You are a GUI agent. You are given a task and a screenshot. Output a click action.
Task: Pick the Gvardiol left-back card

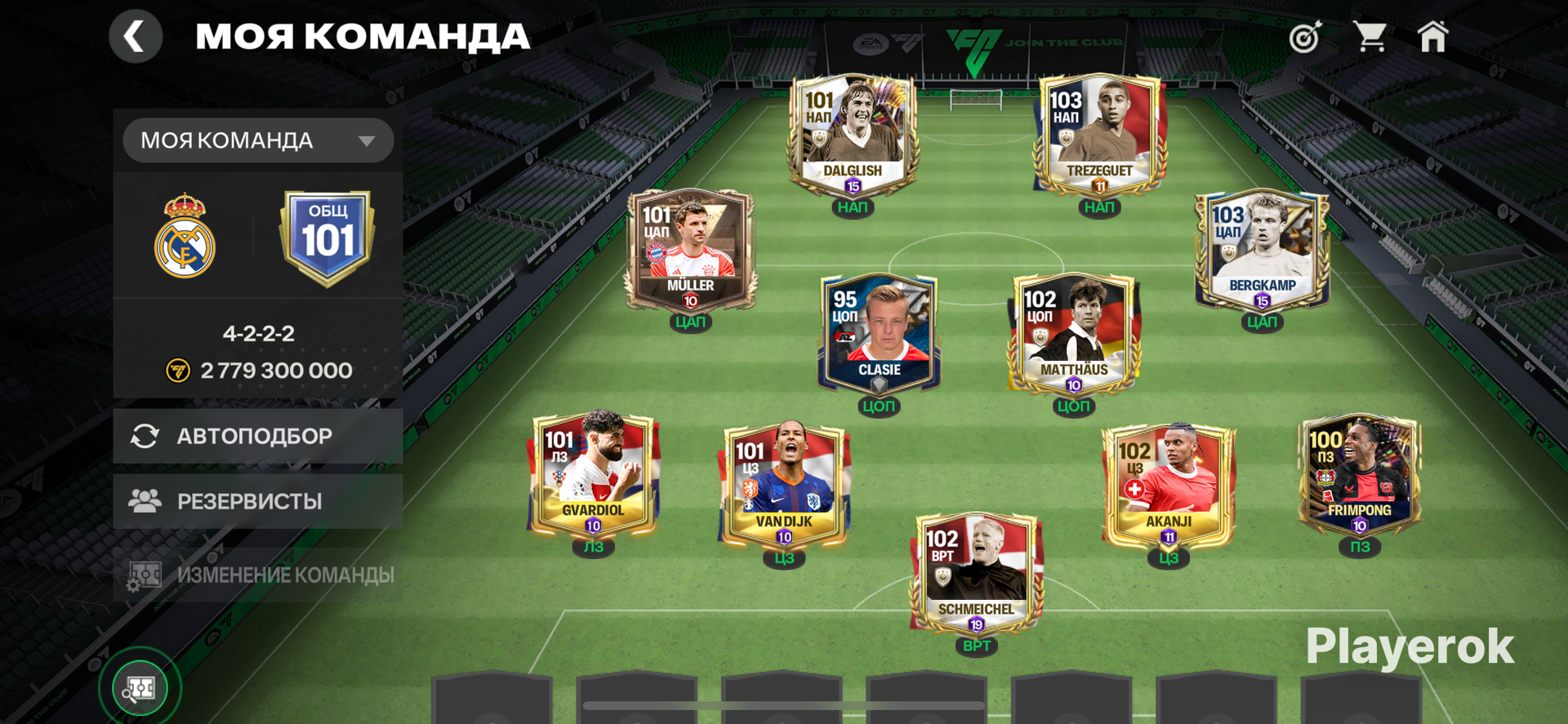pyautogui.click(x=593, y=474)
